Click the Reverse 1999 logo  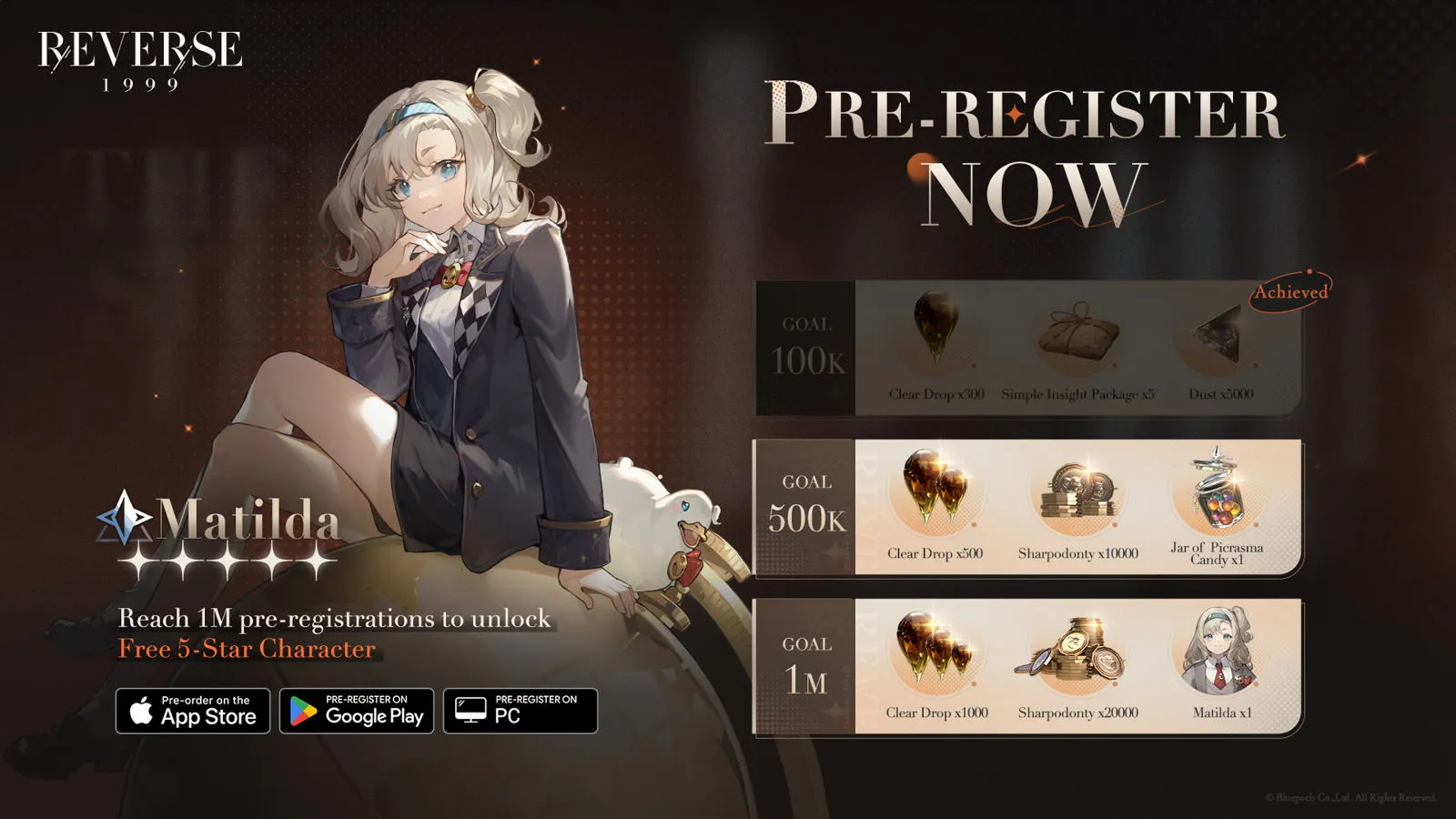[140, 60]
